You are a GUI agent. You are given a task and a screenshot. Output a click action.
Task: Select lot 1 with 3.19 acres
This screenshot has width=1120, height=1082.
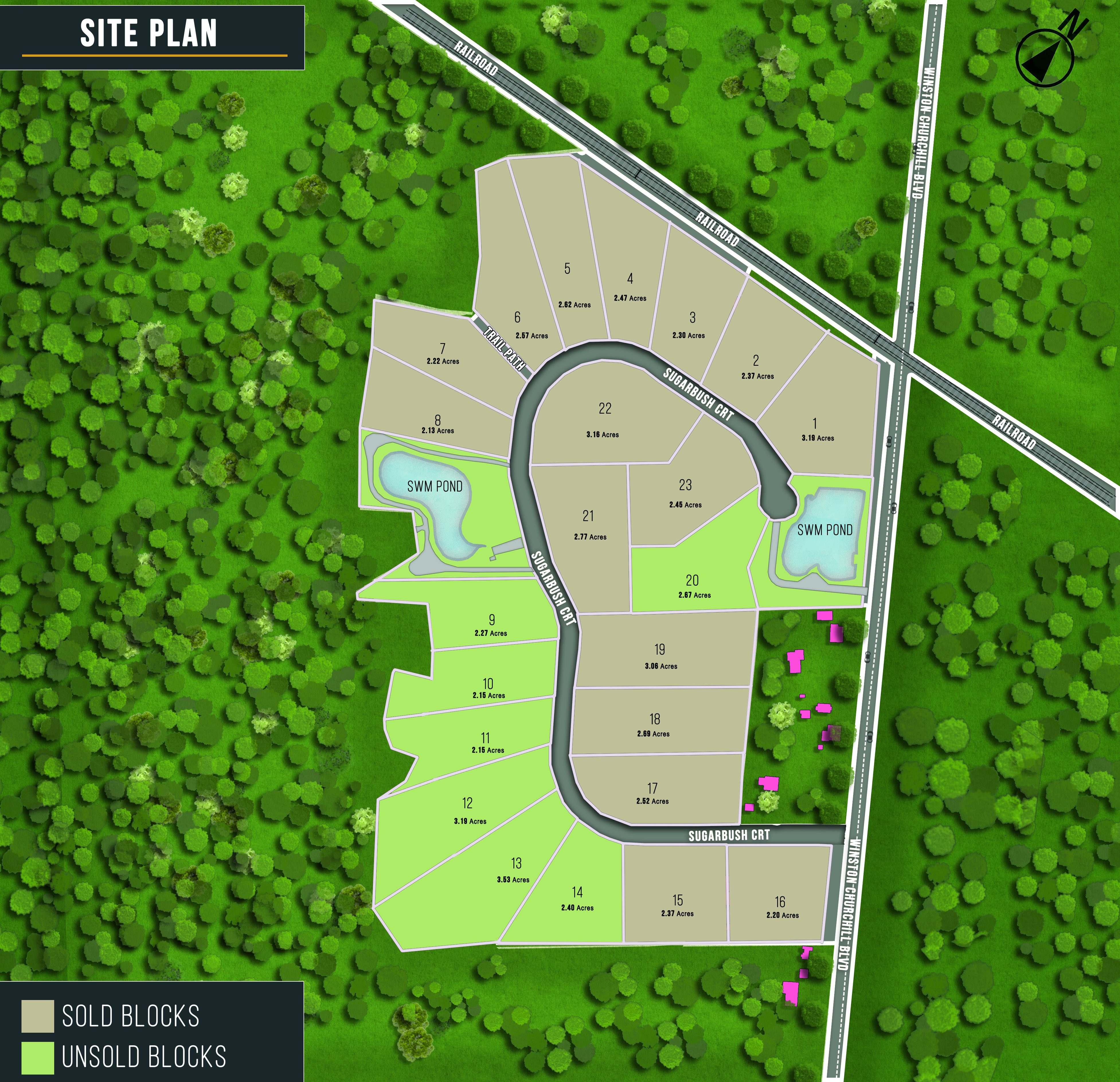click(816, 429)
